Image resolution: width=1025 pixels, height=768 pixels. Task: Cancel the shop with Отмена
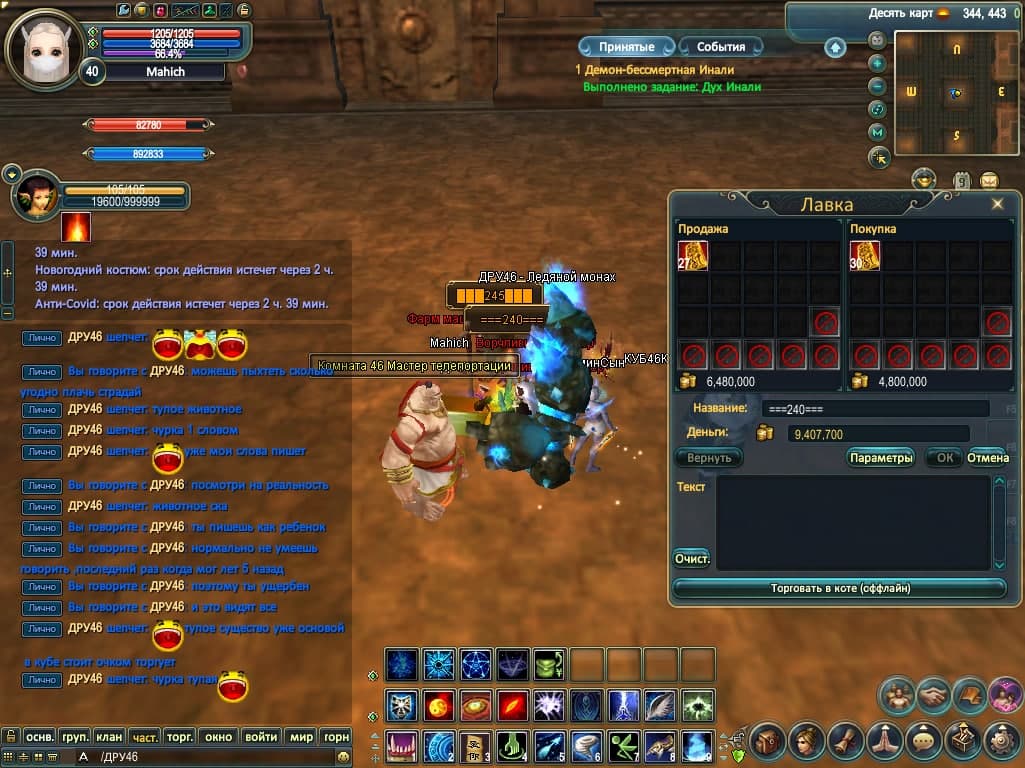click(987, 458)
